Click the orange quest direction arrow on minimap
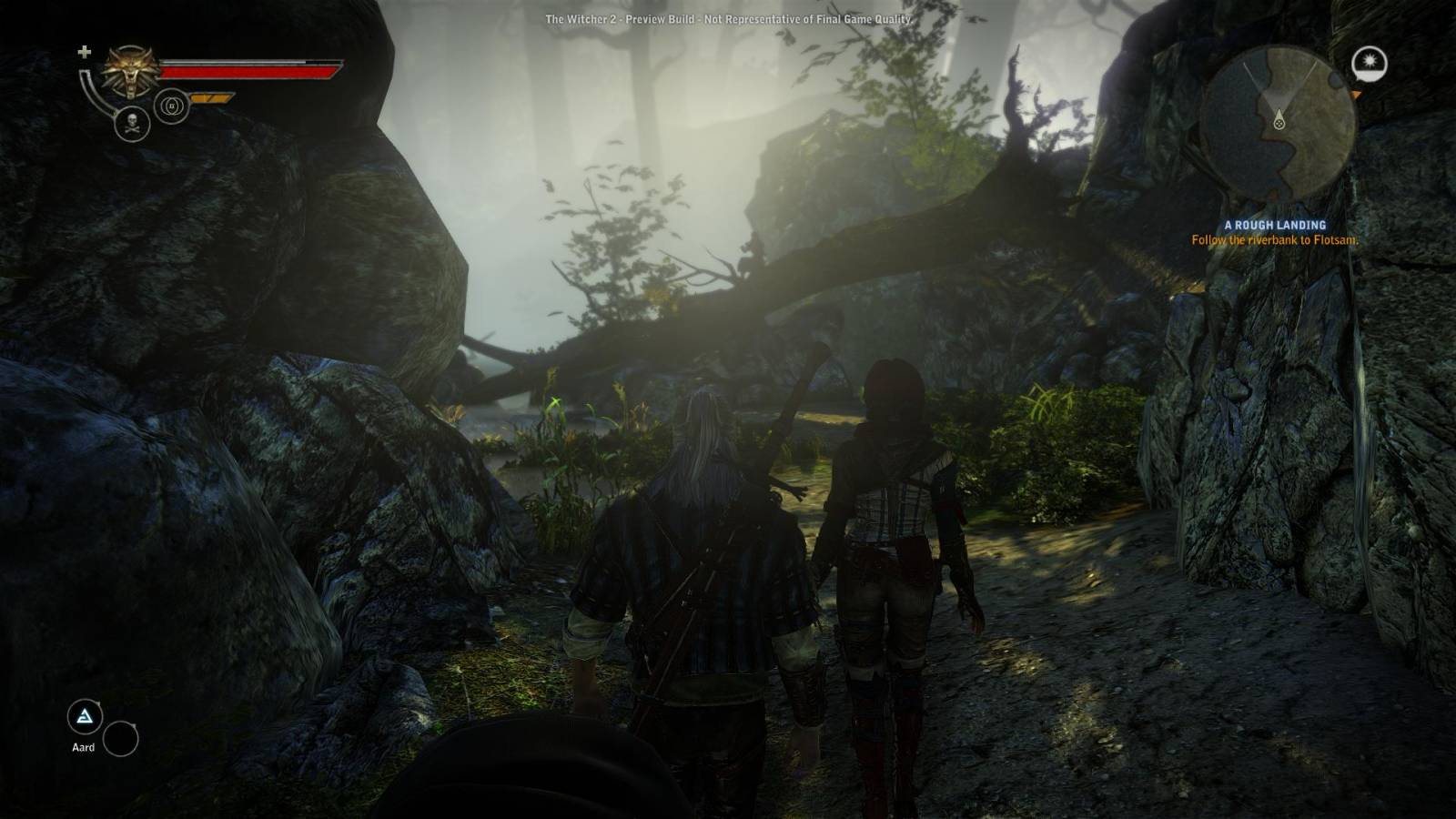 1356,94
